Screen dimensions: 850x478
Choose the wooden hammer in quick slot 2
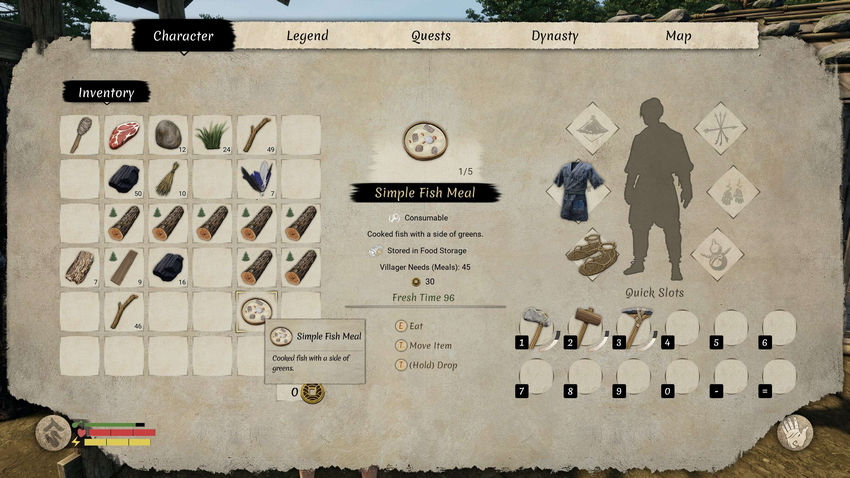pyautogui.click(x=585, y=326)
